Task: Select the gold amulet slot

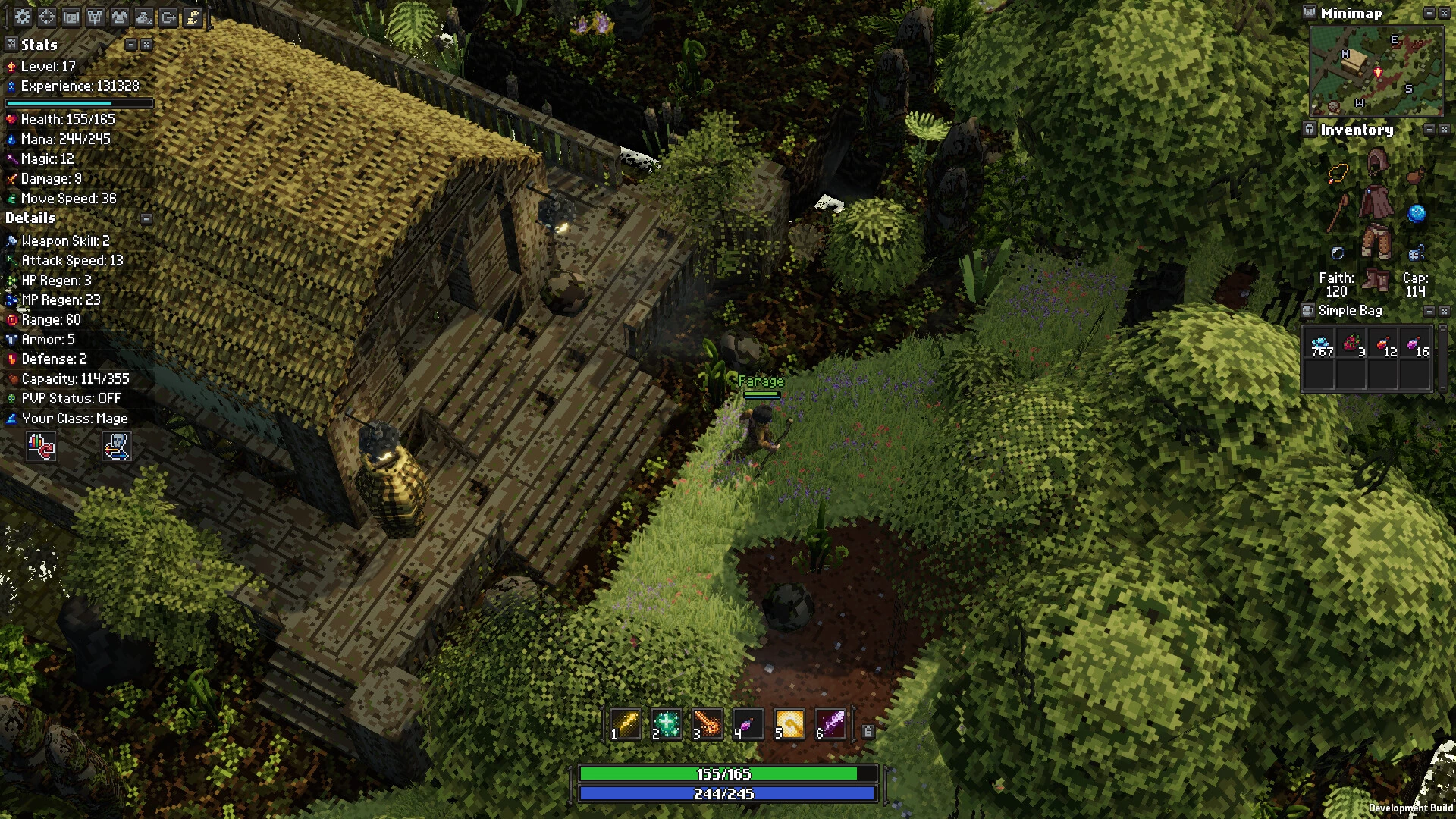Action: 1338,174
